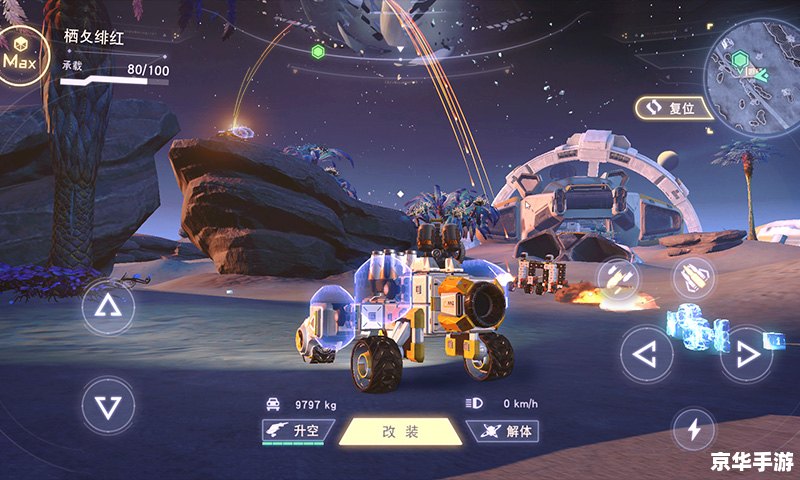
Task: Steer left with the left arrow button
Action: click(647, 354)
